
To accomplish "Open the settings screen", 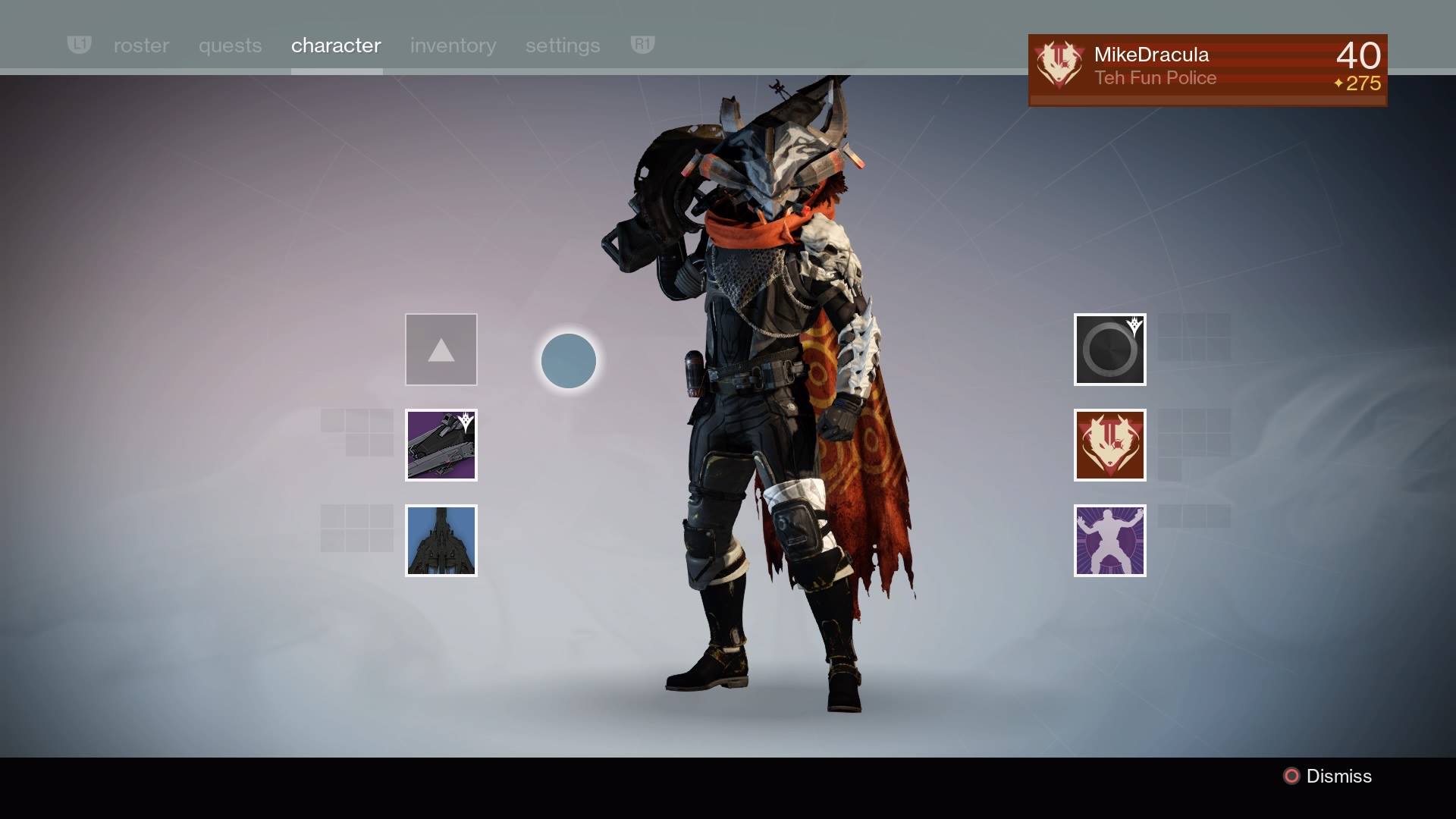I will tap(562, 45).
